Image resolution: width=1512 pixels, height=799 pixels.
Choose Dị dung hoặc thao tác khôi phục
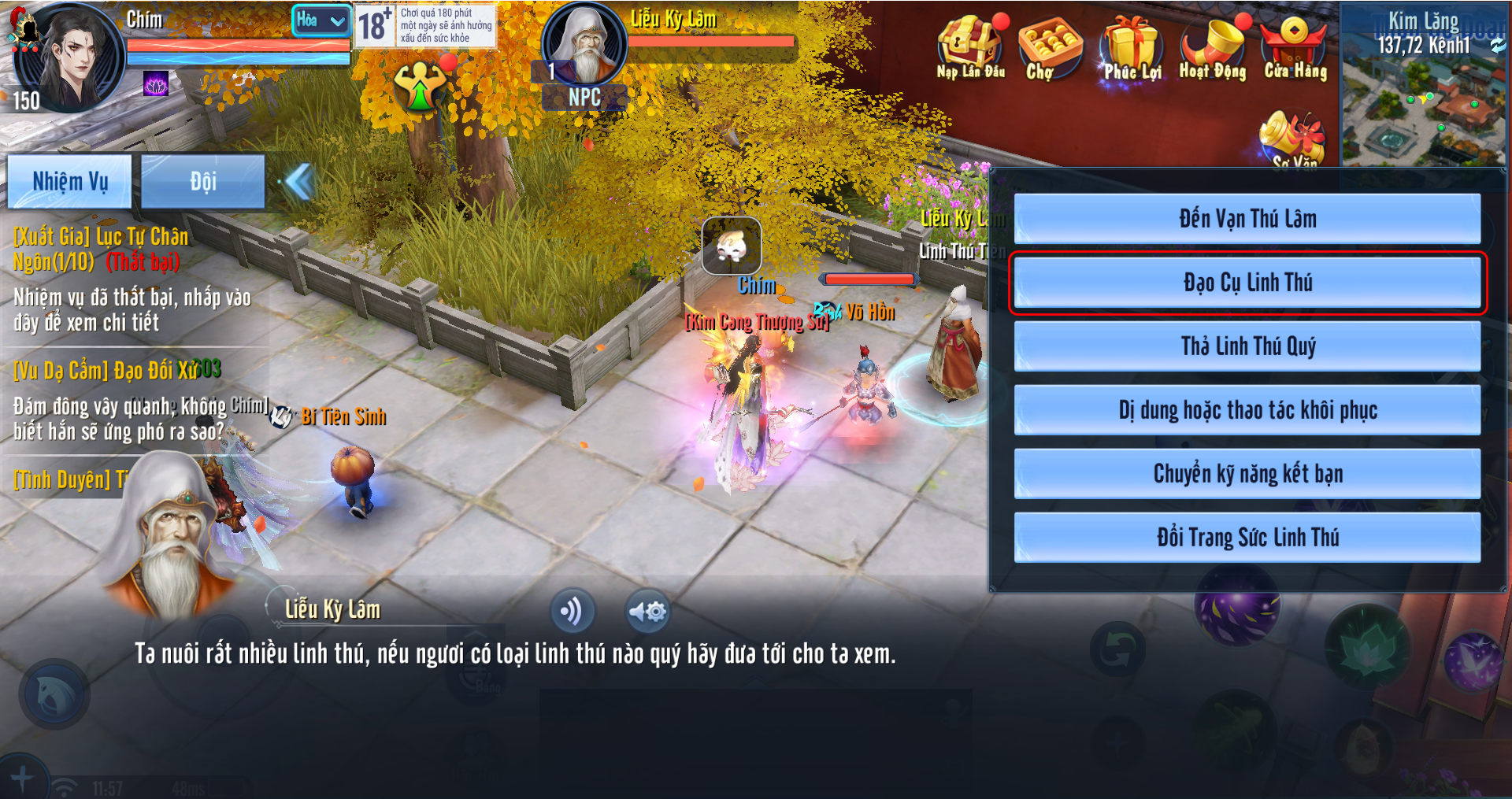click(1247, 410)
